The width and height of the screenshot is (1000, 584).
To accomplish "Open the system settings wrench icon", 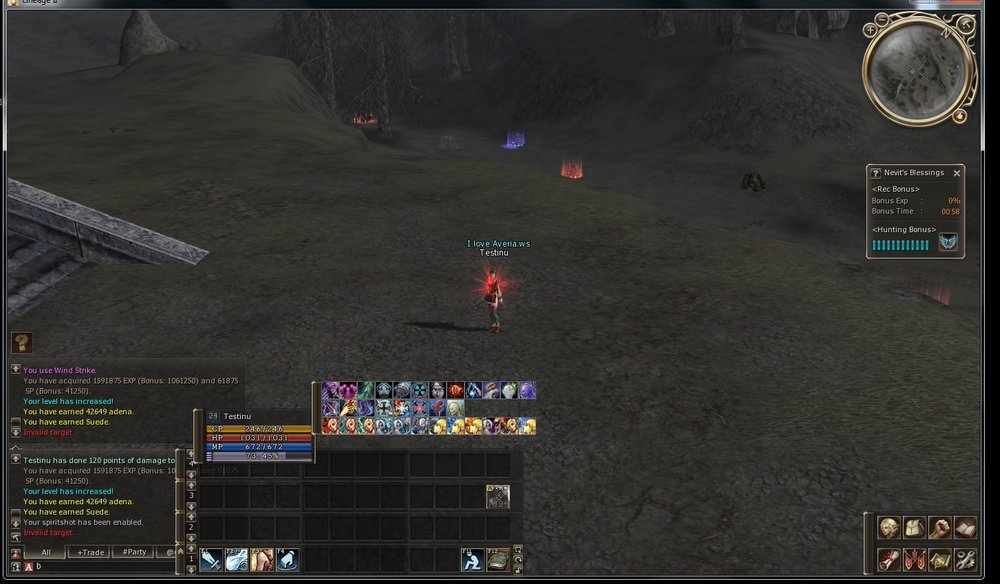I will (x=964, y=559).
